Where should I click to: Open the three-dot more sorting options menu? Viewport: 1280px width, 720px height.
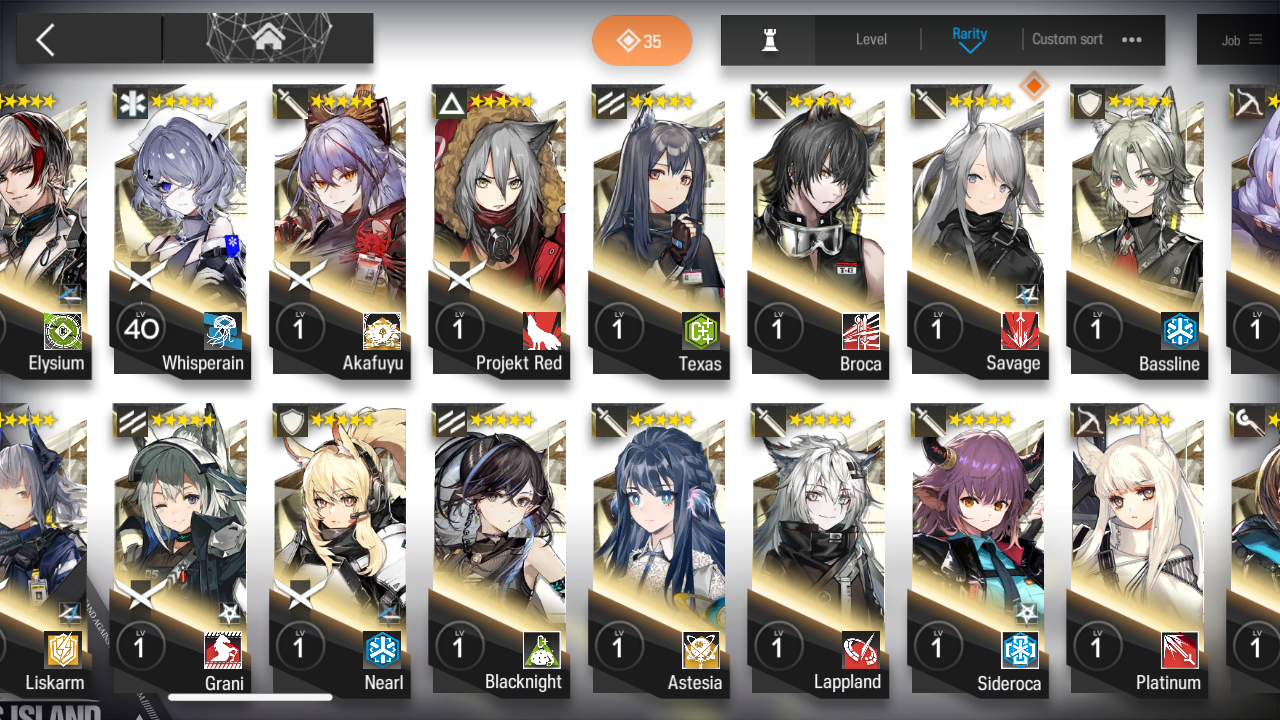click(x=1131, y=40)
